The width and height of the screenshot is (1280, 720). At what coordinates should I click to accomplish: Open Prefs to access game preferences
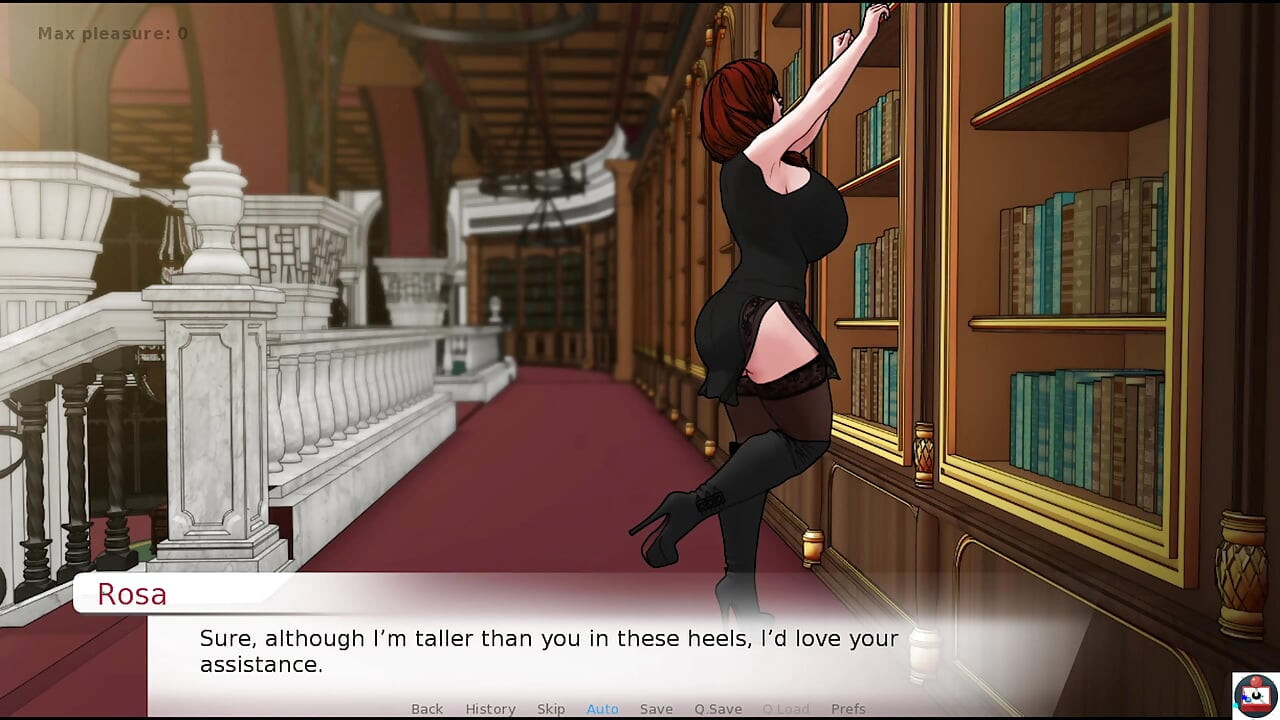(x=848, y=708)
